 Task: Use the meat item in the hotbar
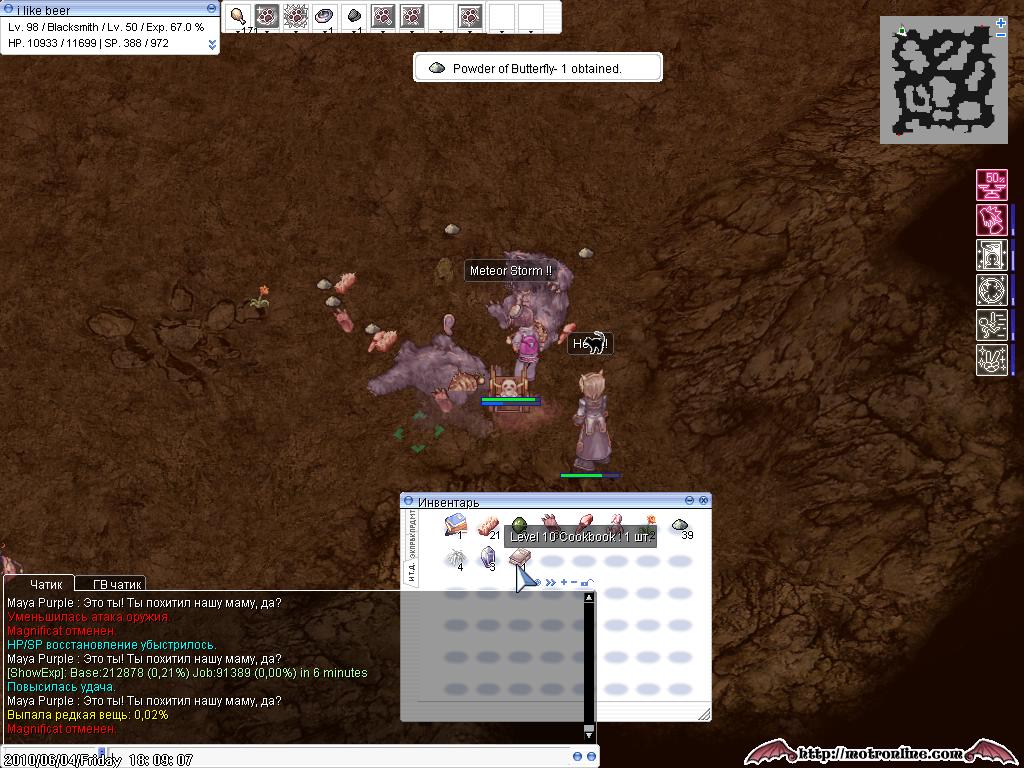[238, 16]
